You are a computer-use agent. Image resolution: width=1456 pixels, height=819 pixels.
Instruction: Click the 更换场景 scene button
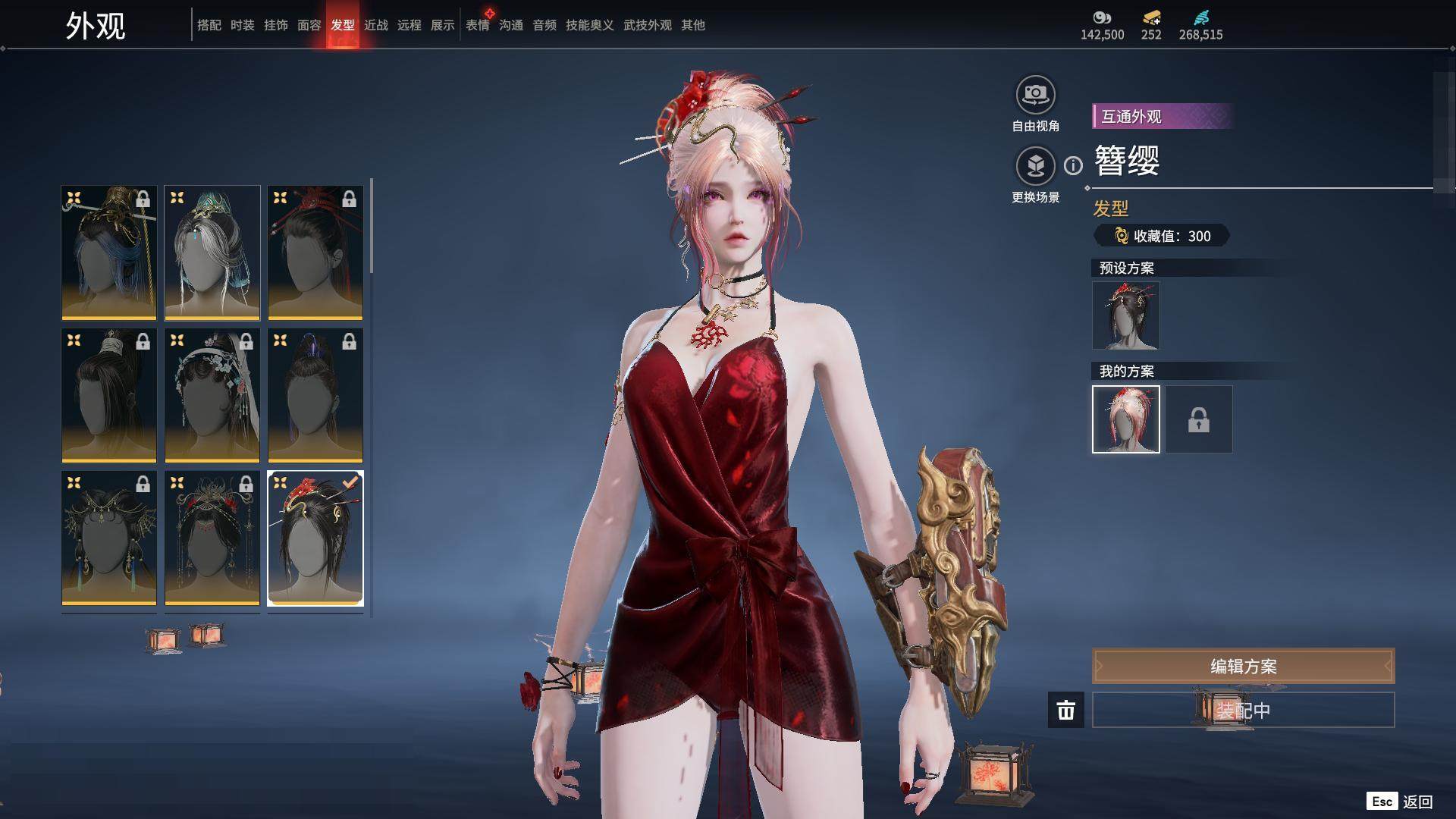click(x=1035, y=166)
